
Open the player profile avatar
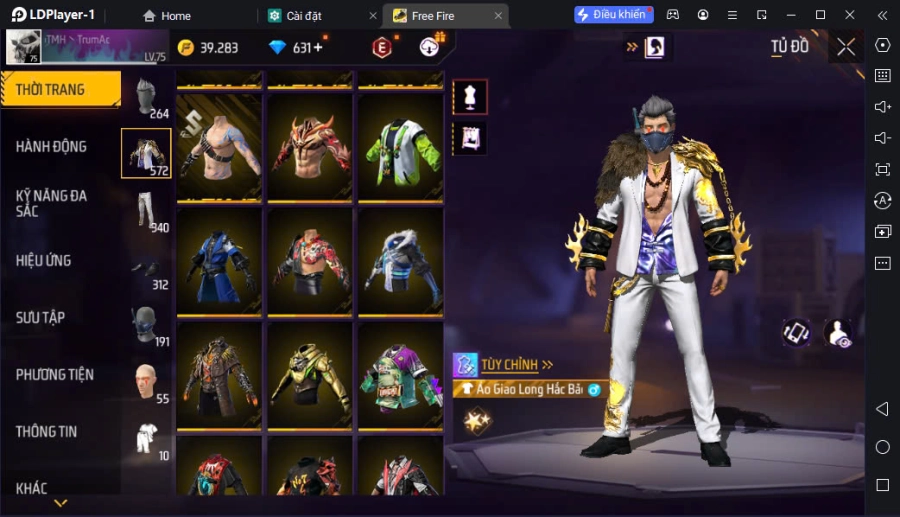point(24,46)
